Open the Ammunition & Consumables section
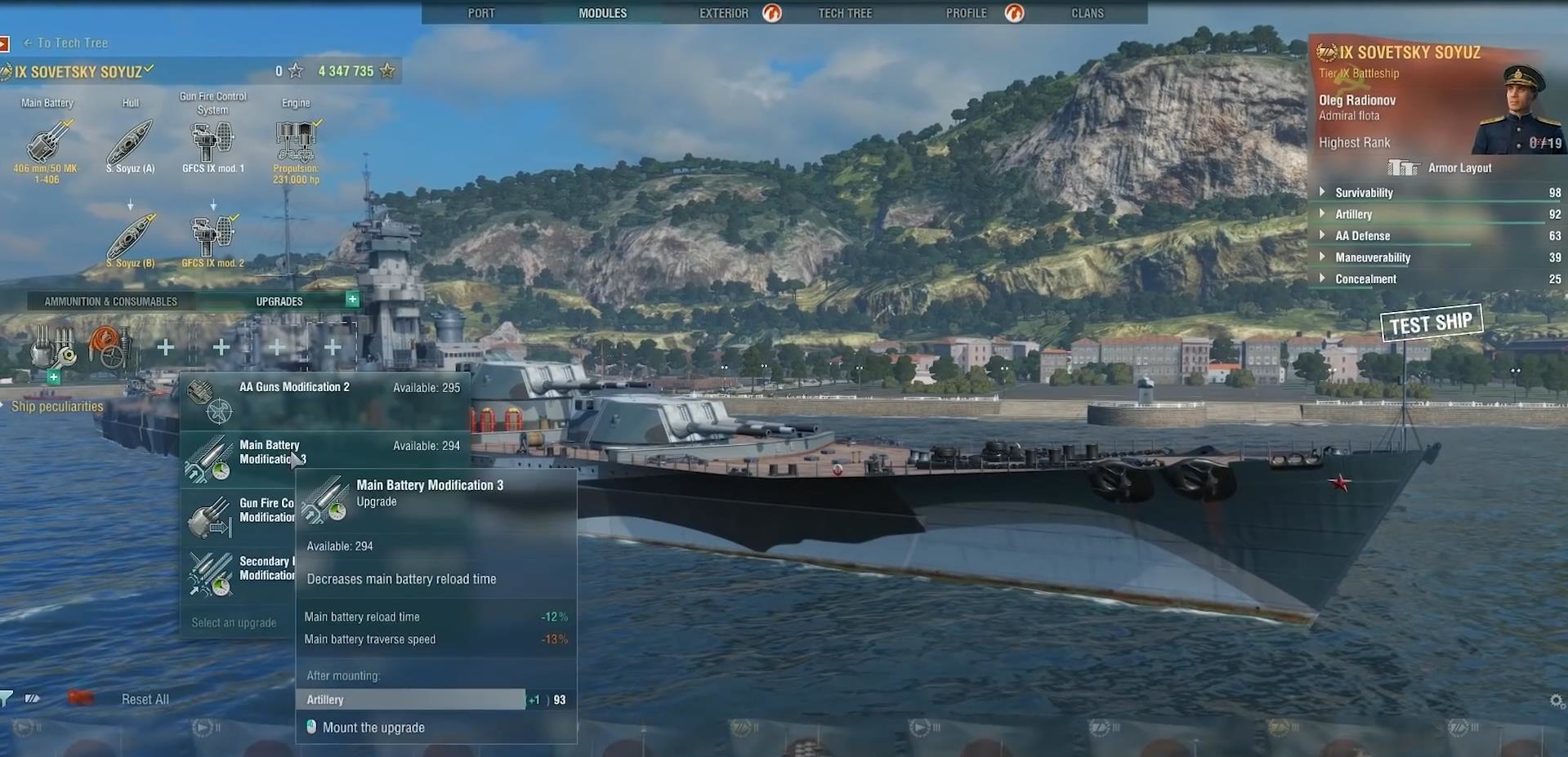The width and height of the screenshot is (1568, 757). tap(110, 301)
